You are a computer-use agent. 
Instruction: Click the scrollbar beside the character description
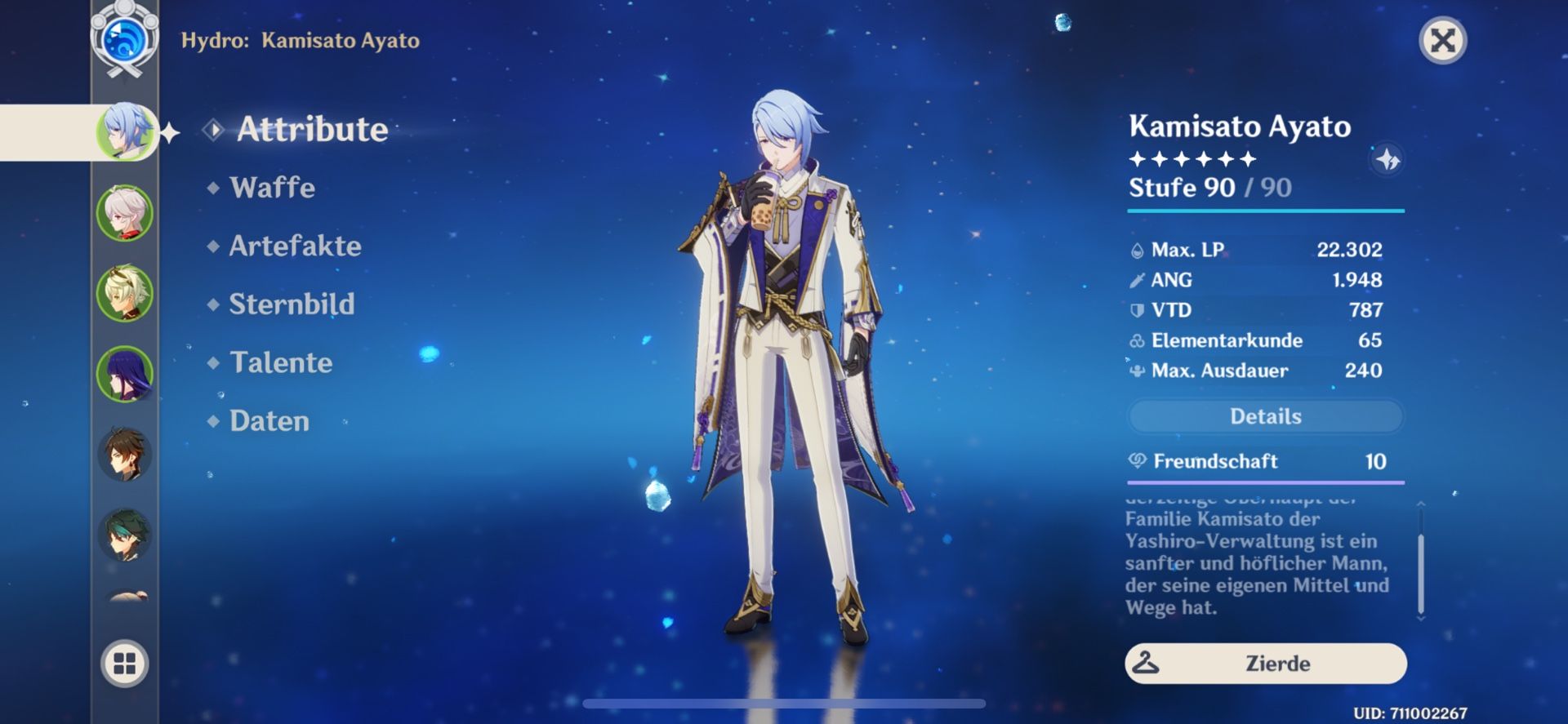tap(1423, 571)
